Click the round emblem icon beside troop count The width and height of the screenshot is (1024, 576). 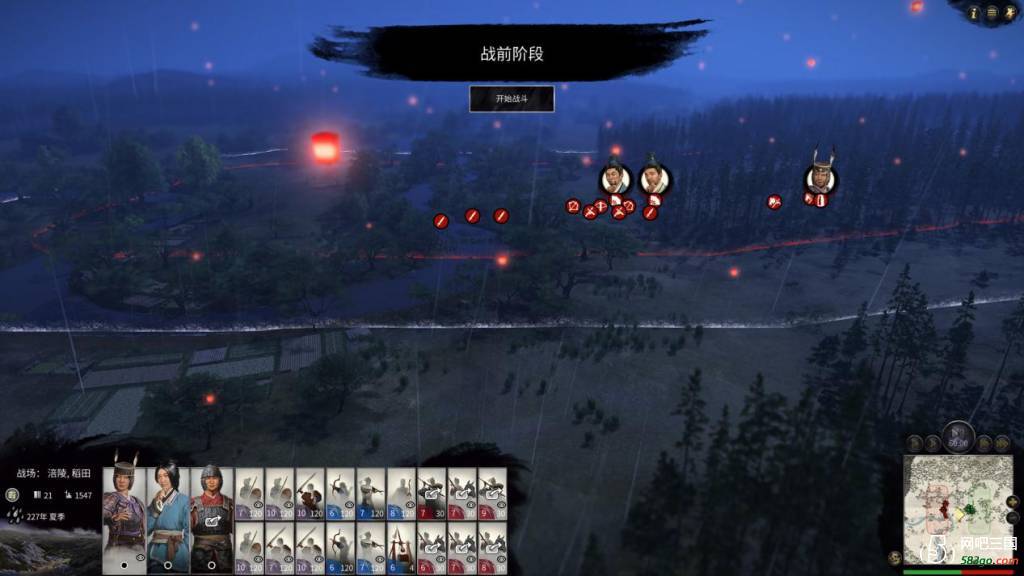click(13, 494)
